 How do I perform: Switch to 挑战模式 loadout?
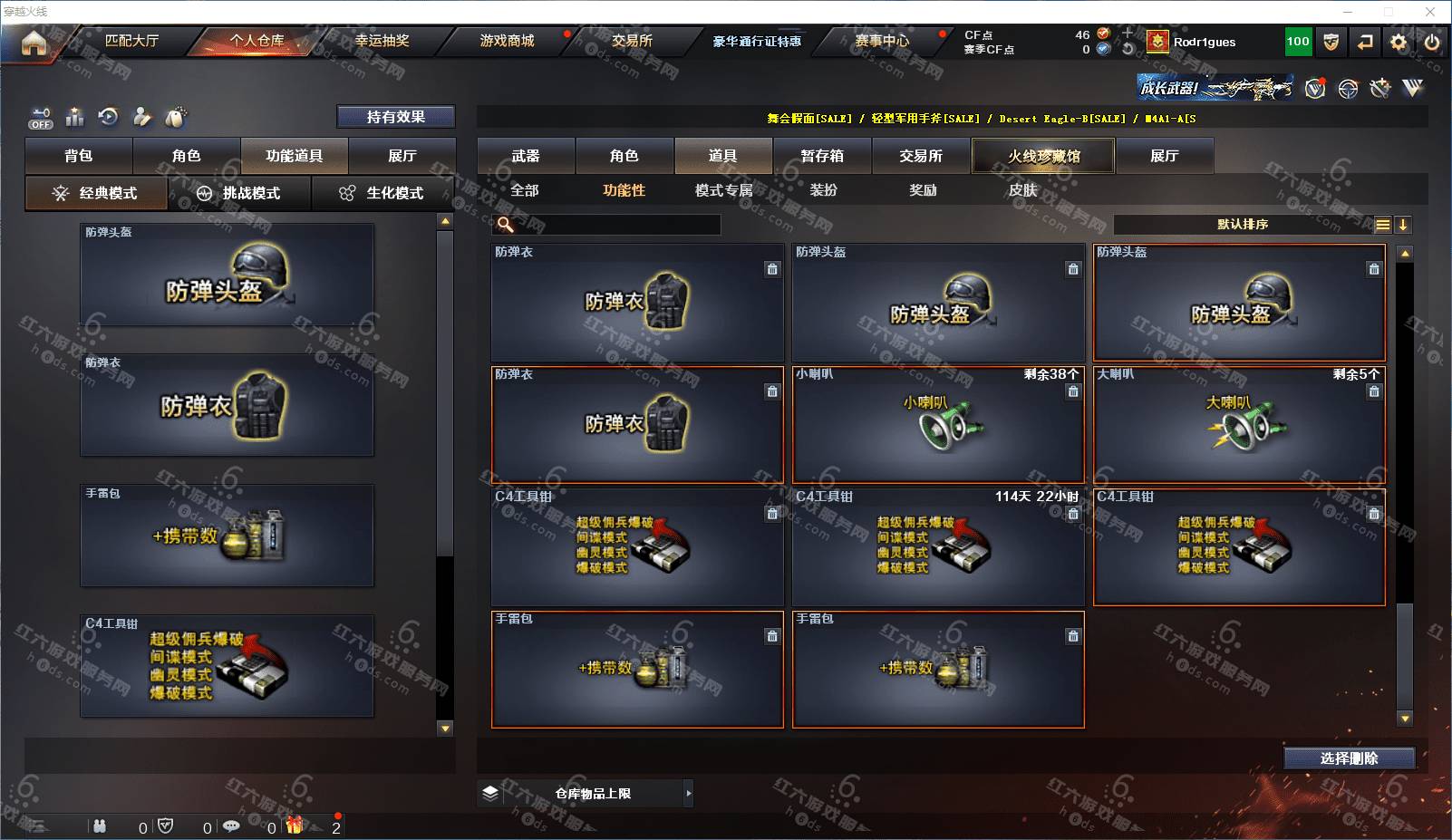coord(240,193)
